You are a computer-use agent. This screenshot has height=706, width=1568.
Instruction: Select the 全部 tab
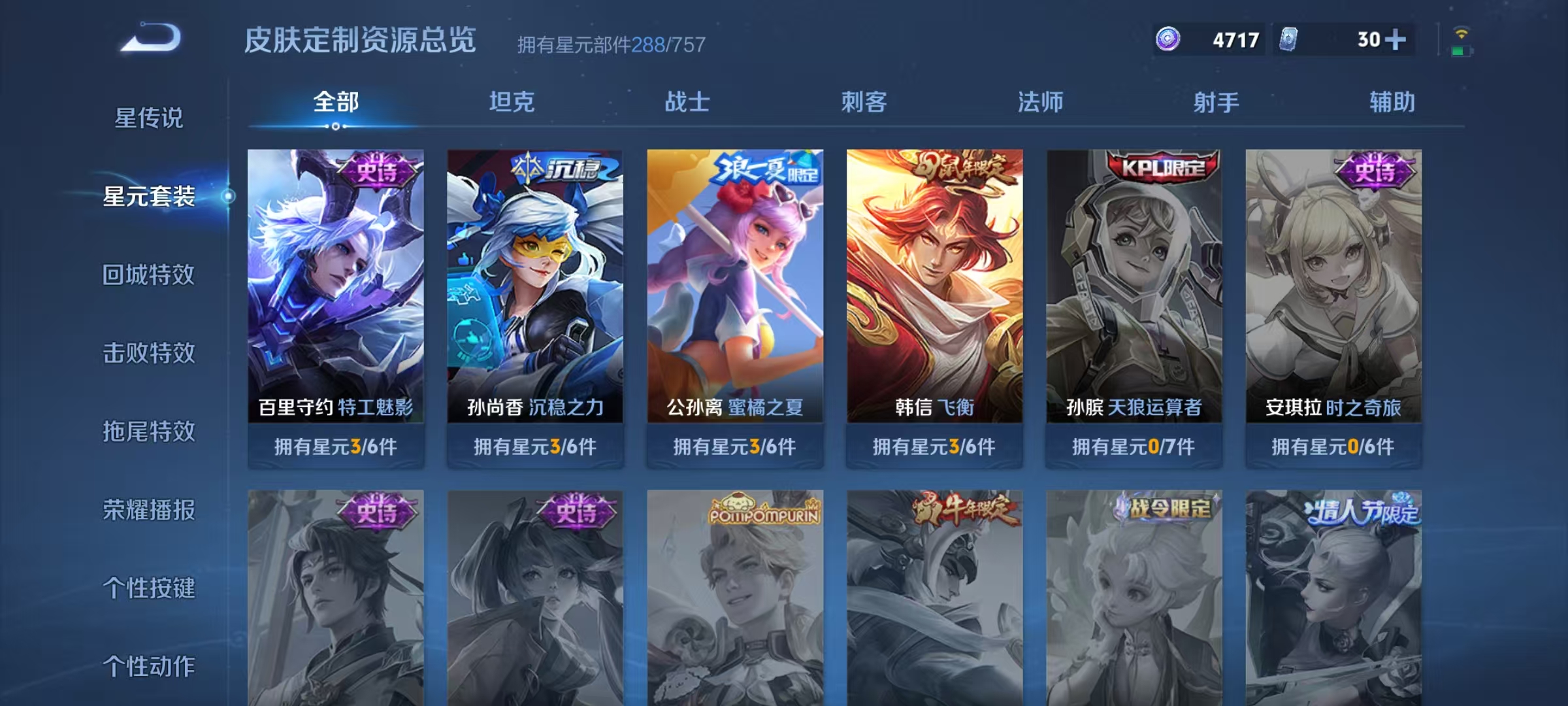click(335, 103)
